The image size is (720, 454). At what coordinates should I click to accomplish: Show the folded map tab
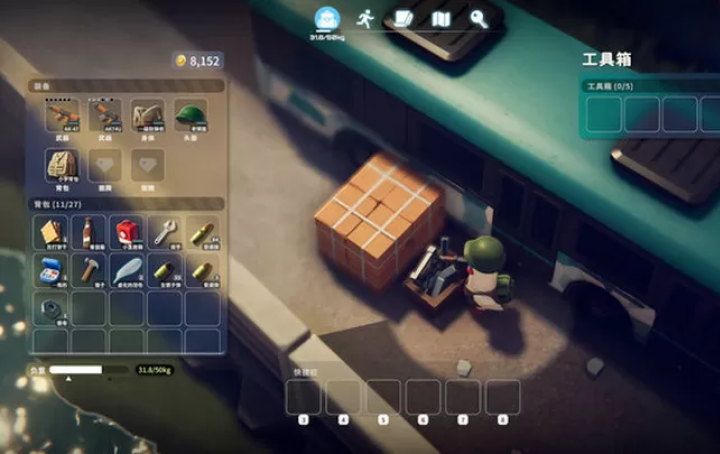pyautogui.click(x=441, y=18)
